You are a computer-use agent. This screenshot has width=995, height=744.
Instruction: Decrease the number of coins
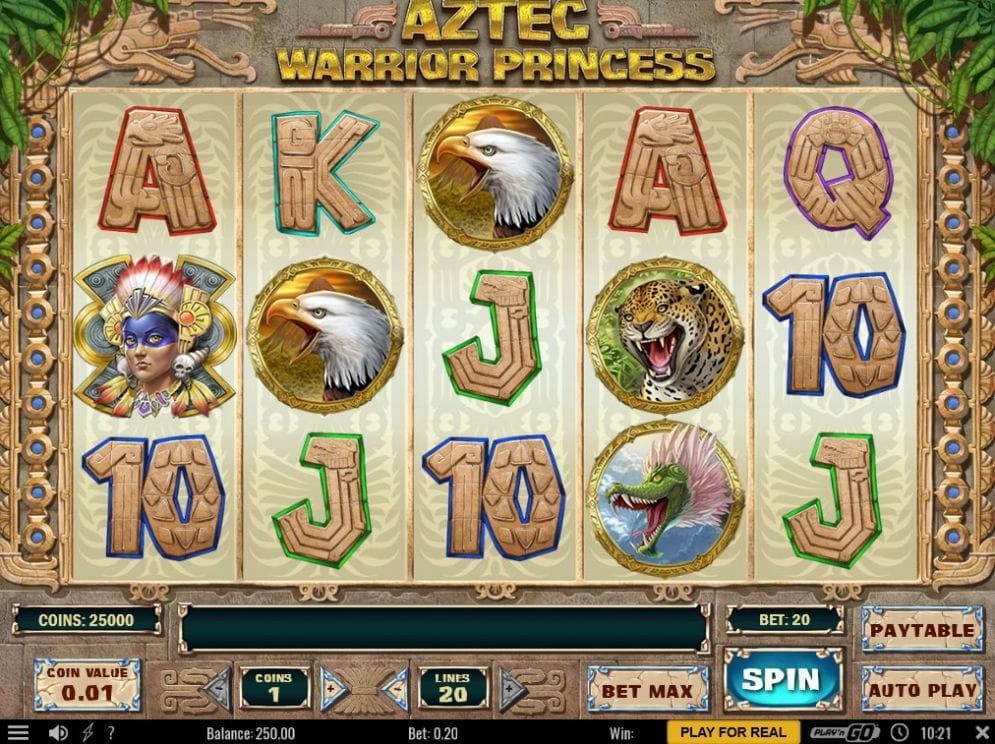click(218, 688)
